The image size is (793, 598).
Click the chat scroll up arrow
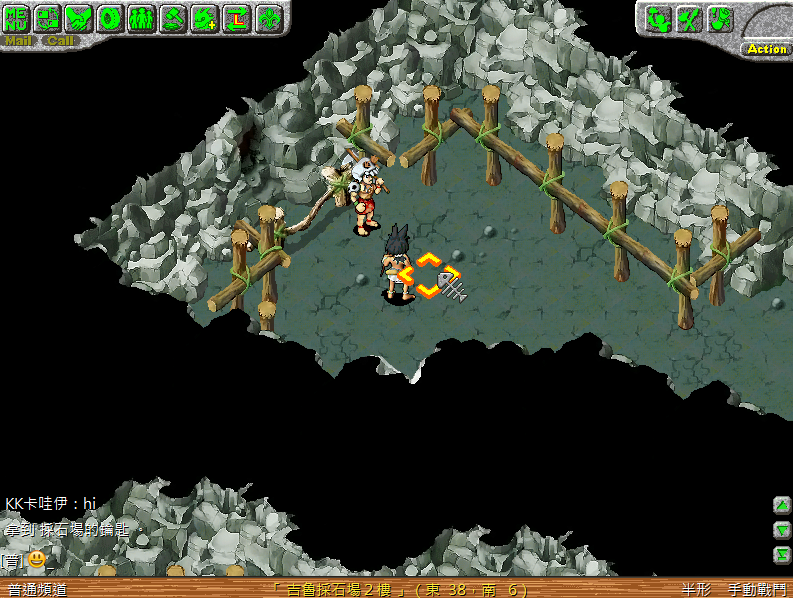click(x=782, y=505)
